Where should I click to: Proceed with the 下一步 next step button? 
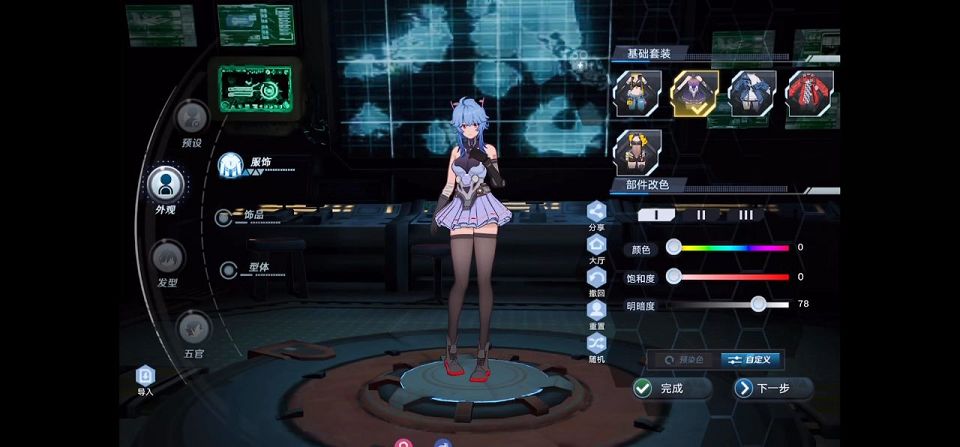pyautogui.click(x=772, y=388)
